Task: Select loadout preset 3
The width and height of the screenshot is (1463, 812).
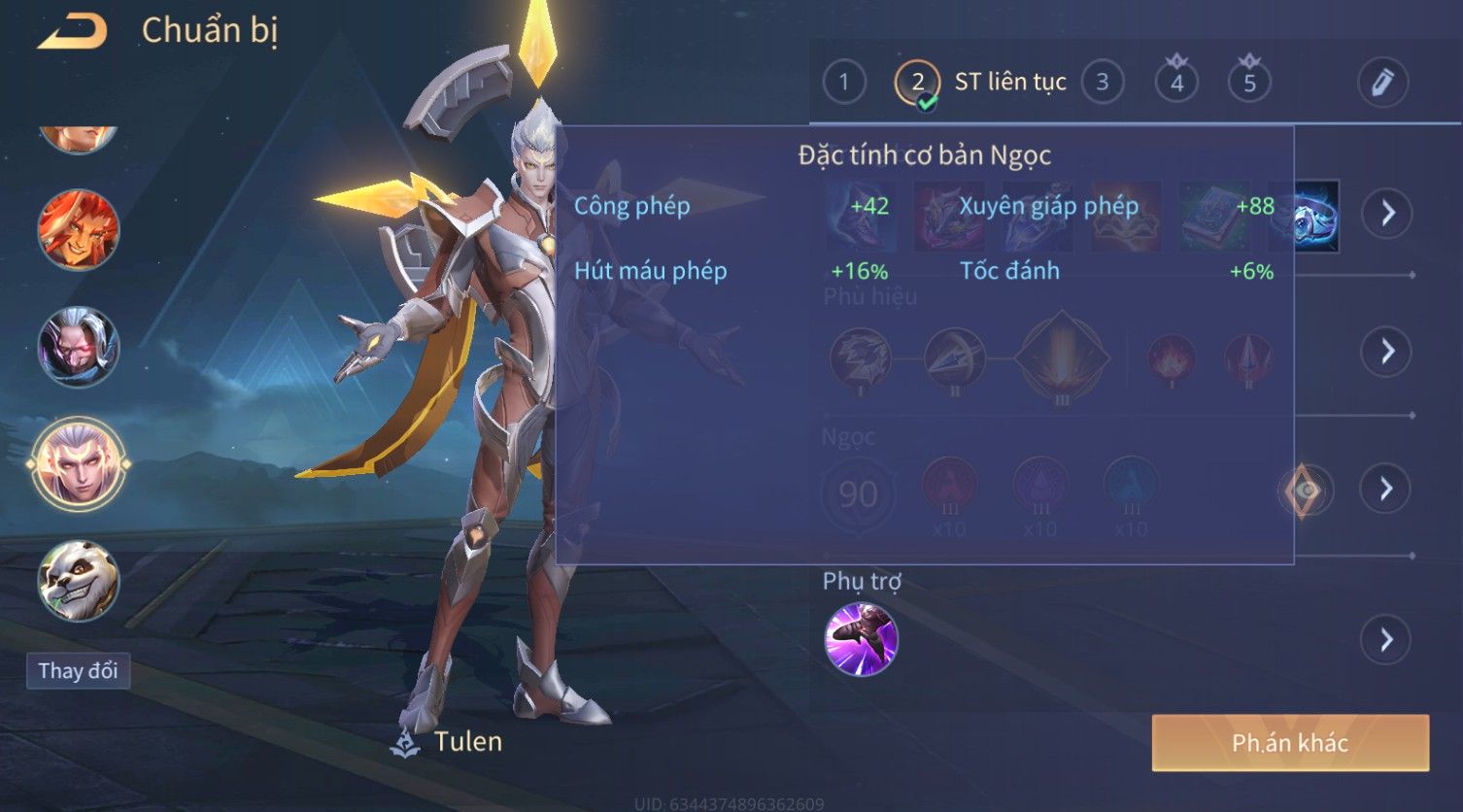Action: coord(1102,83)
